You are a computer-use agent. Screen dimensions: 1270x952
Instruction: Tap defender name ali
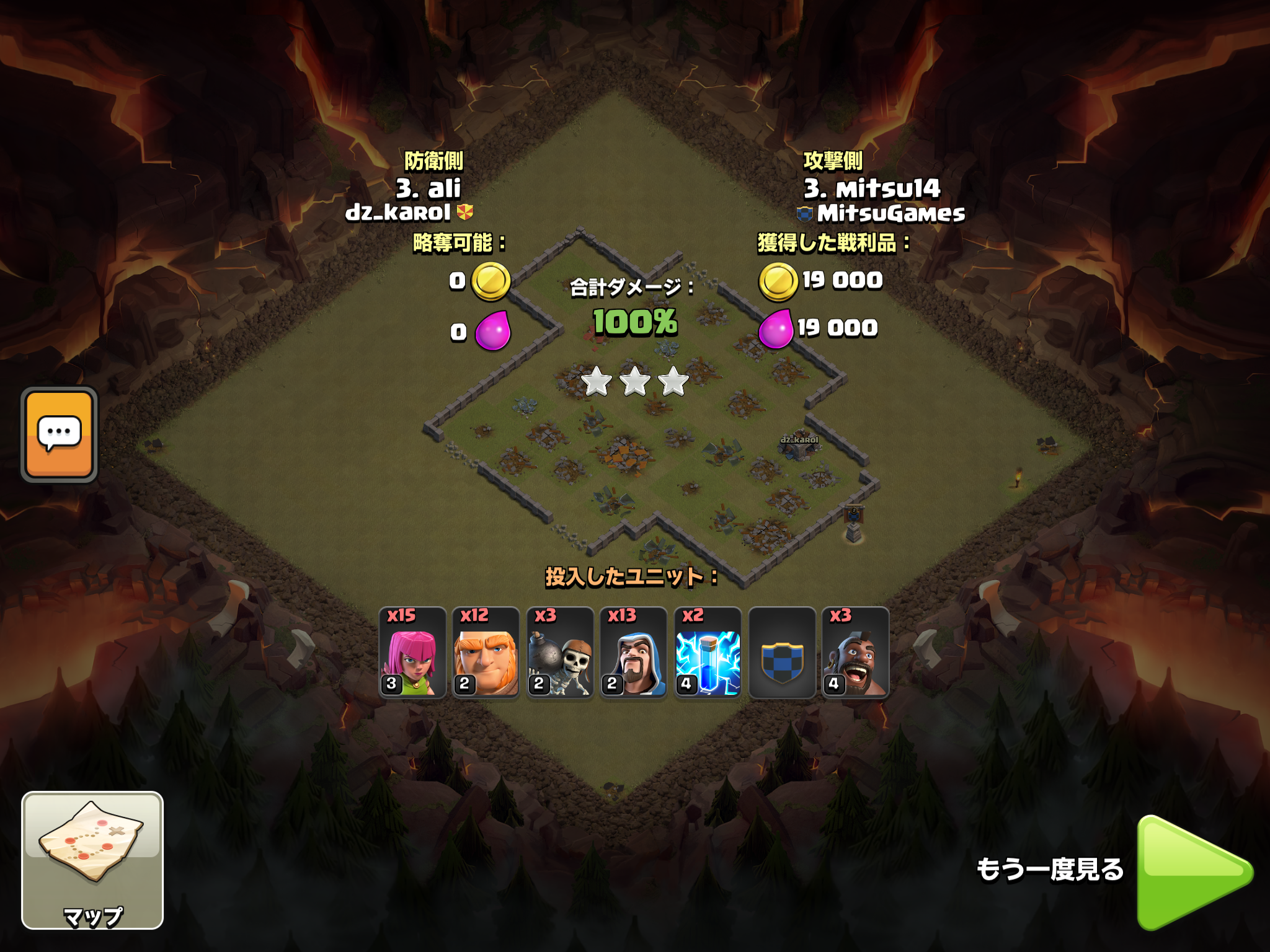[x=429, y=188]
